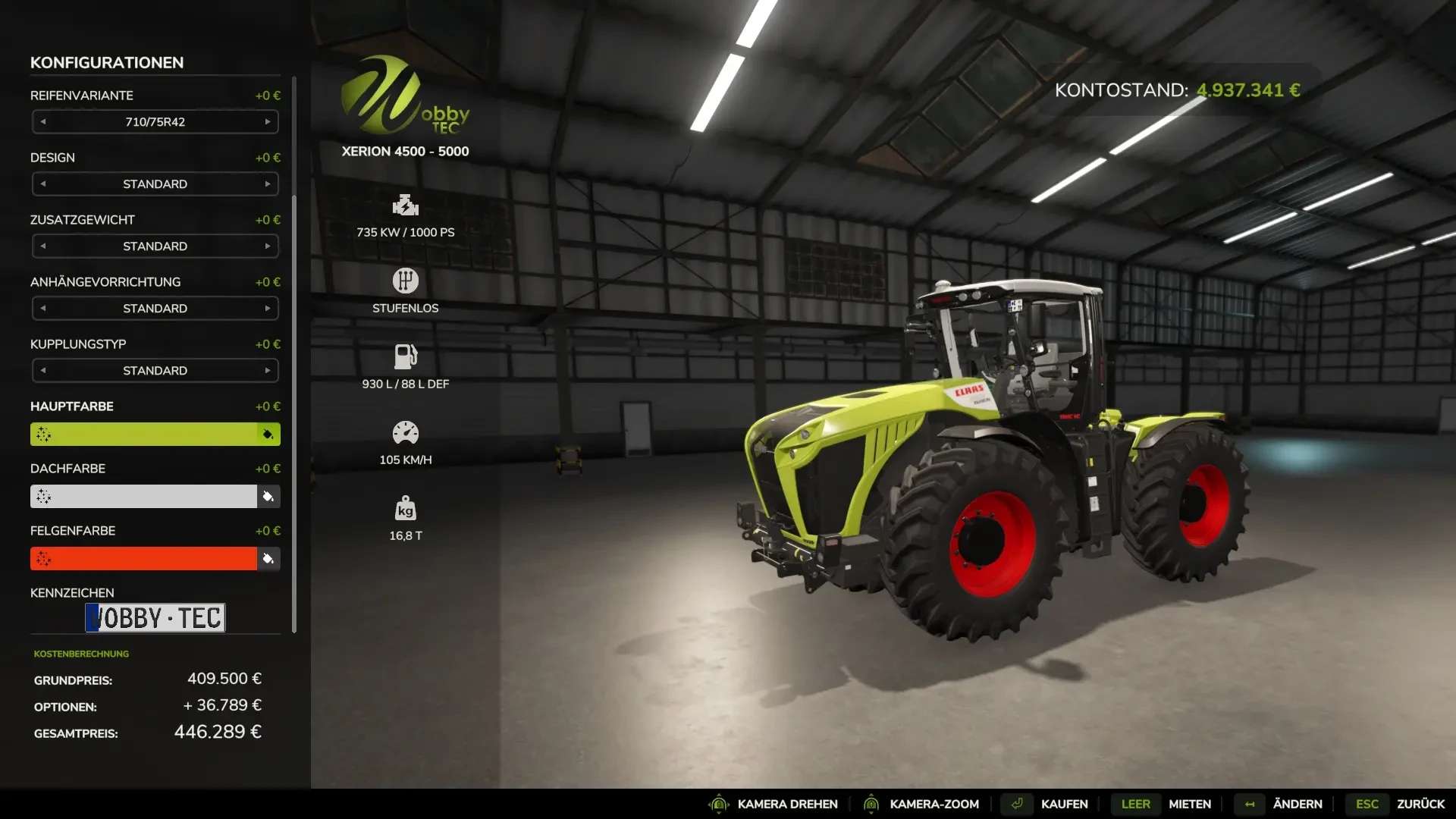Switch Design to next option
This screenshot has height=819, width=1456.
(268, 184)
